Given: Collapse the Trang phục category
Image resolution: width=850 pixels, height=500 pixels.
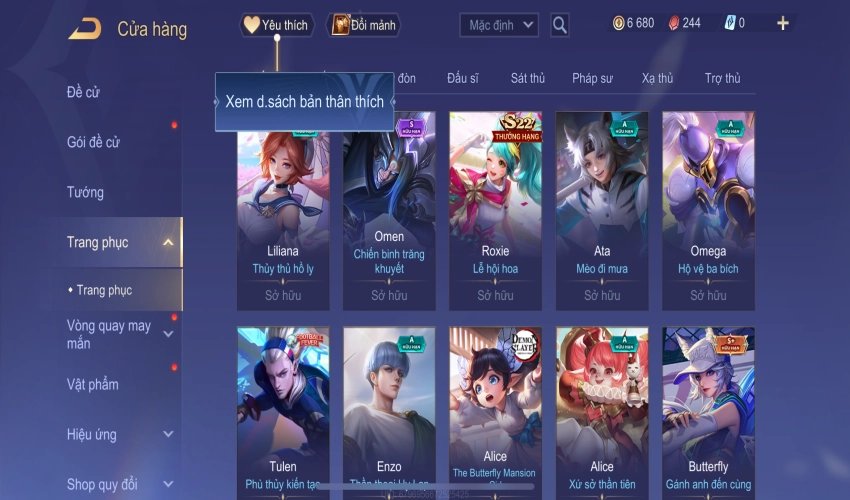Looking at the screenshot, I should (168, 242).
